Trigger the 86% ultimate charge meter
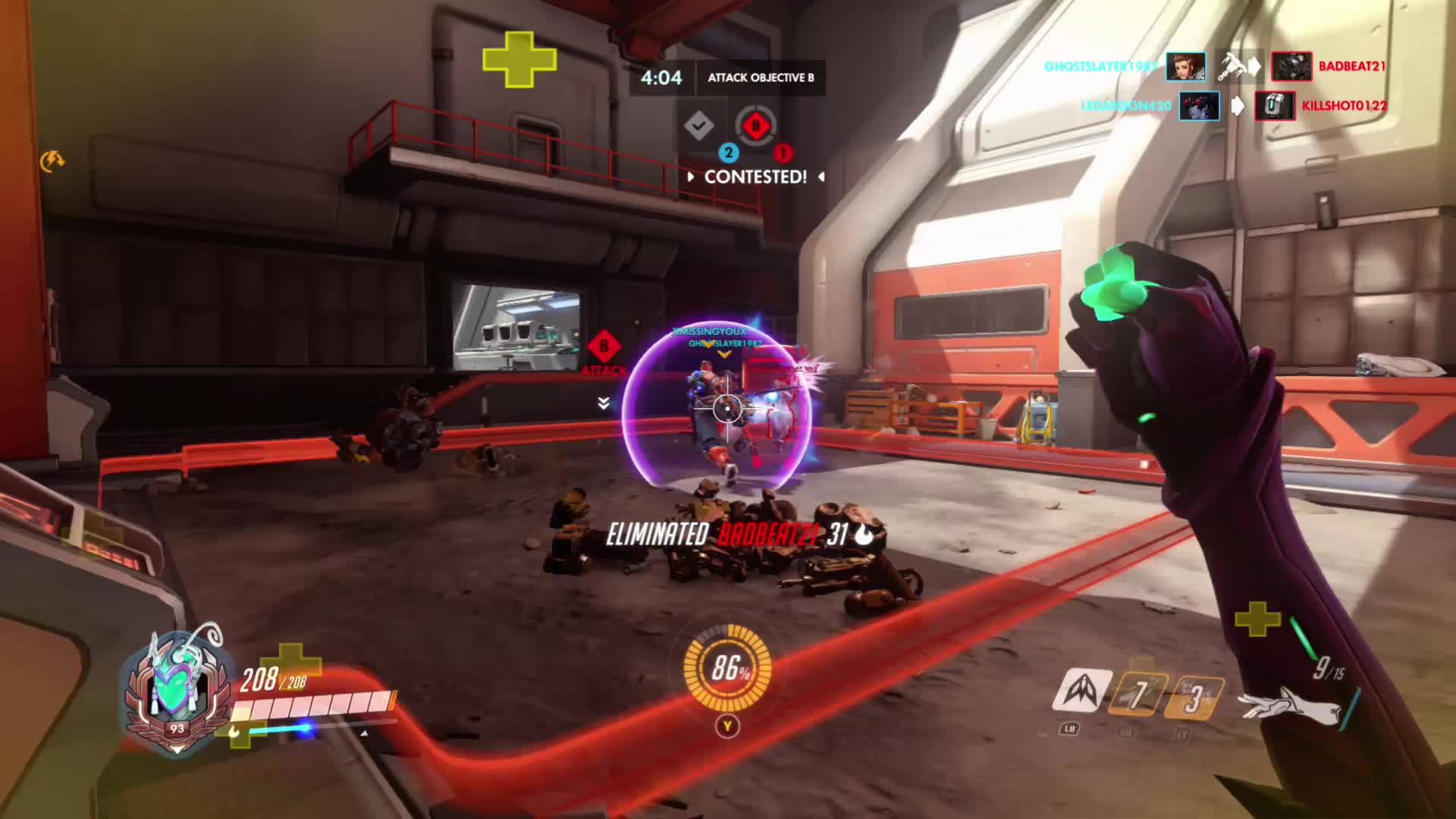The width and height of the screenshot is (1456, 819). 727,668
